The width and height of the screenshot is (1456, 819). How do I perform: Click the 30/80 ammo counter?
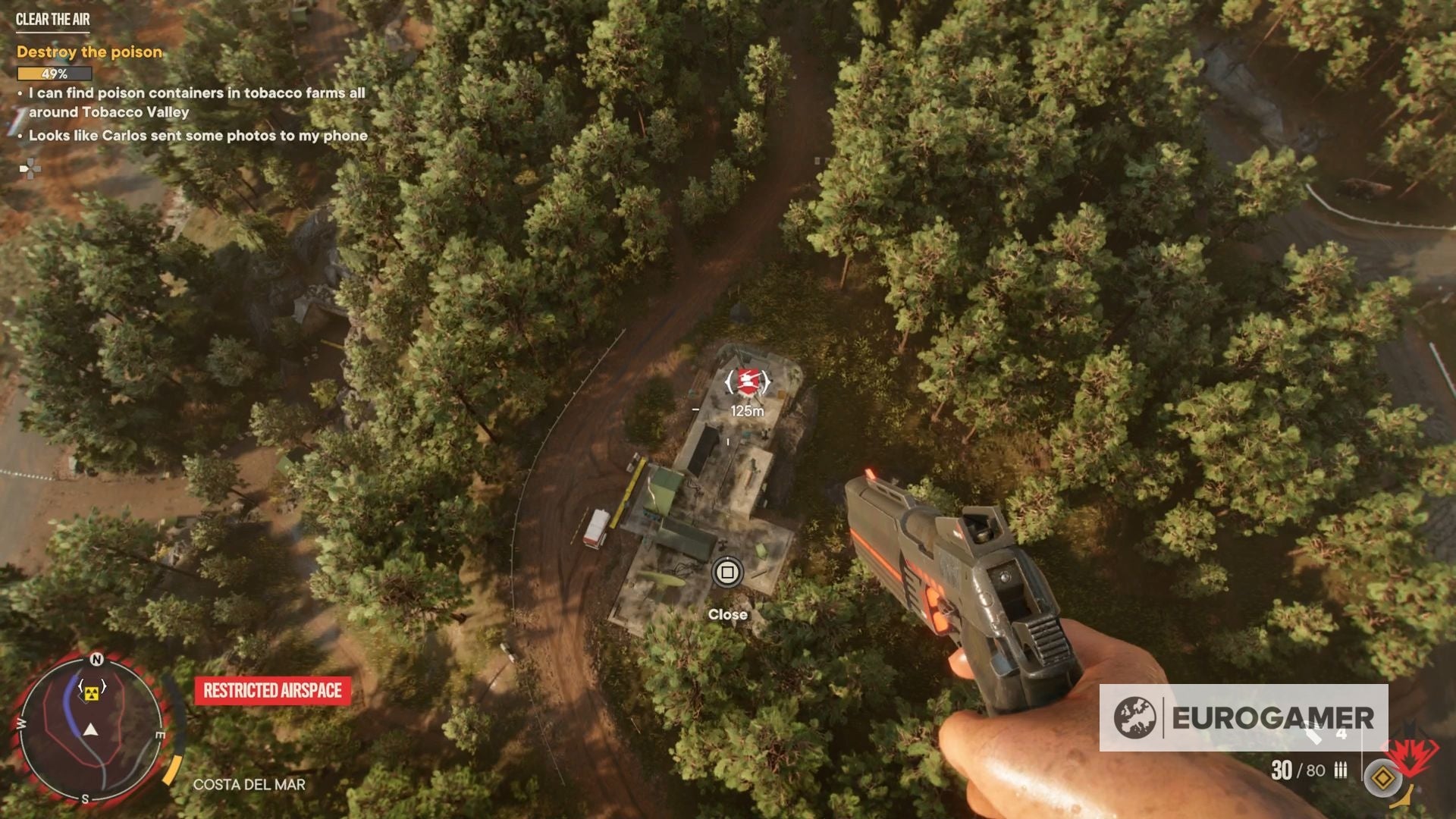(x=1298, y=771)
